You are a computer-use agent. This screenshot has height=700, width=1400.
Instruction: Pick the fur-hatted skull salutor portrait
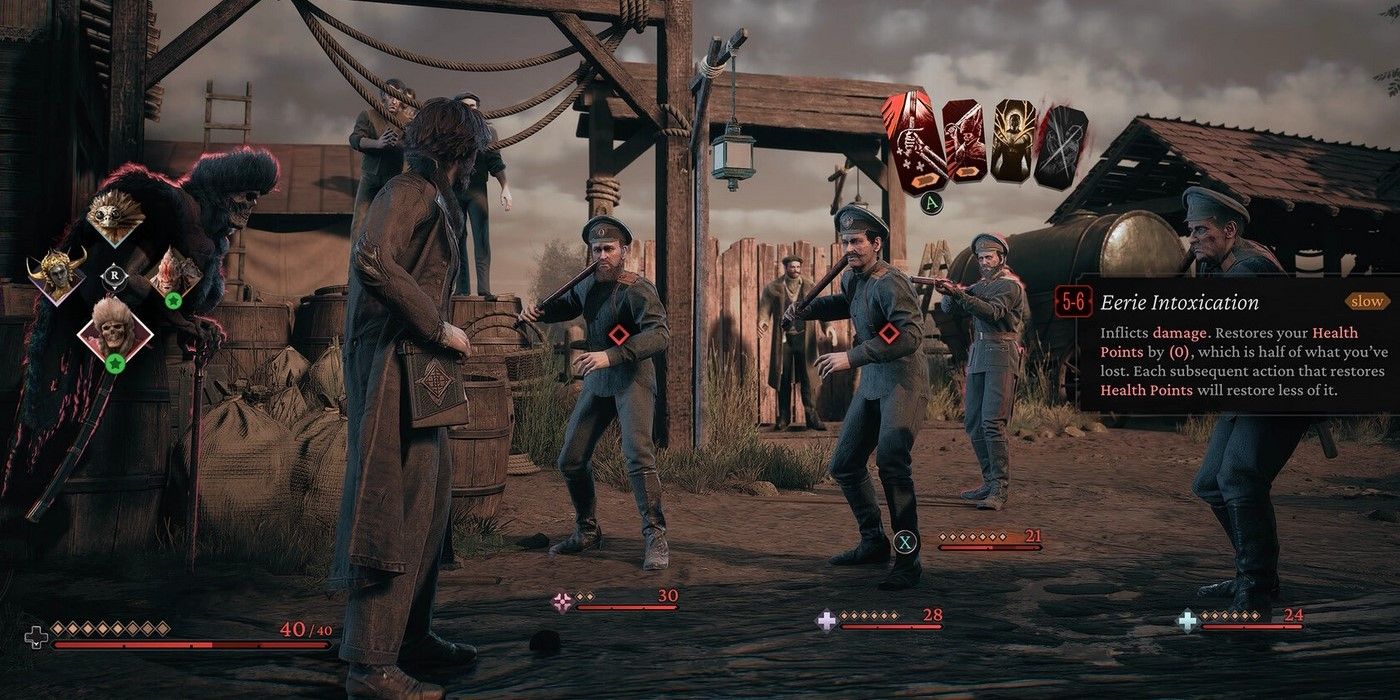115,330
